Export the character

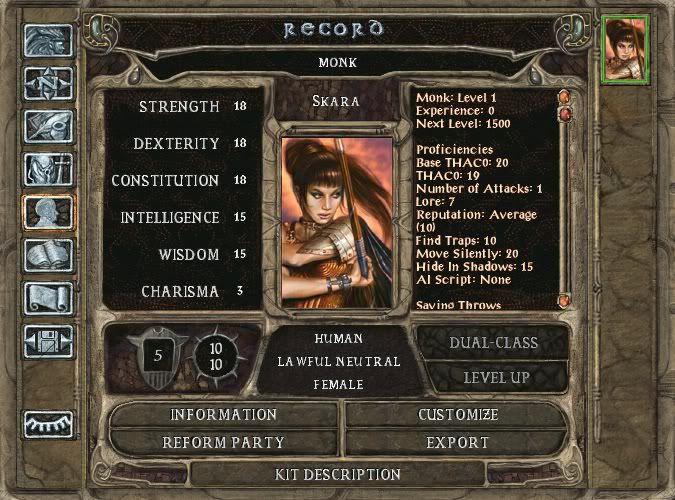coord(456,442)
